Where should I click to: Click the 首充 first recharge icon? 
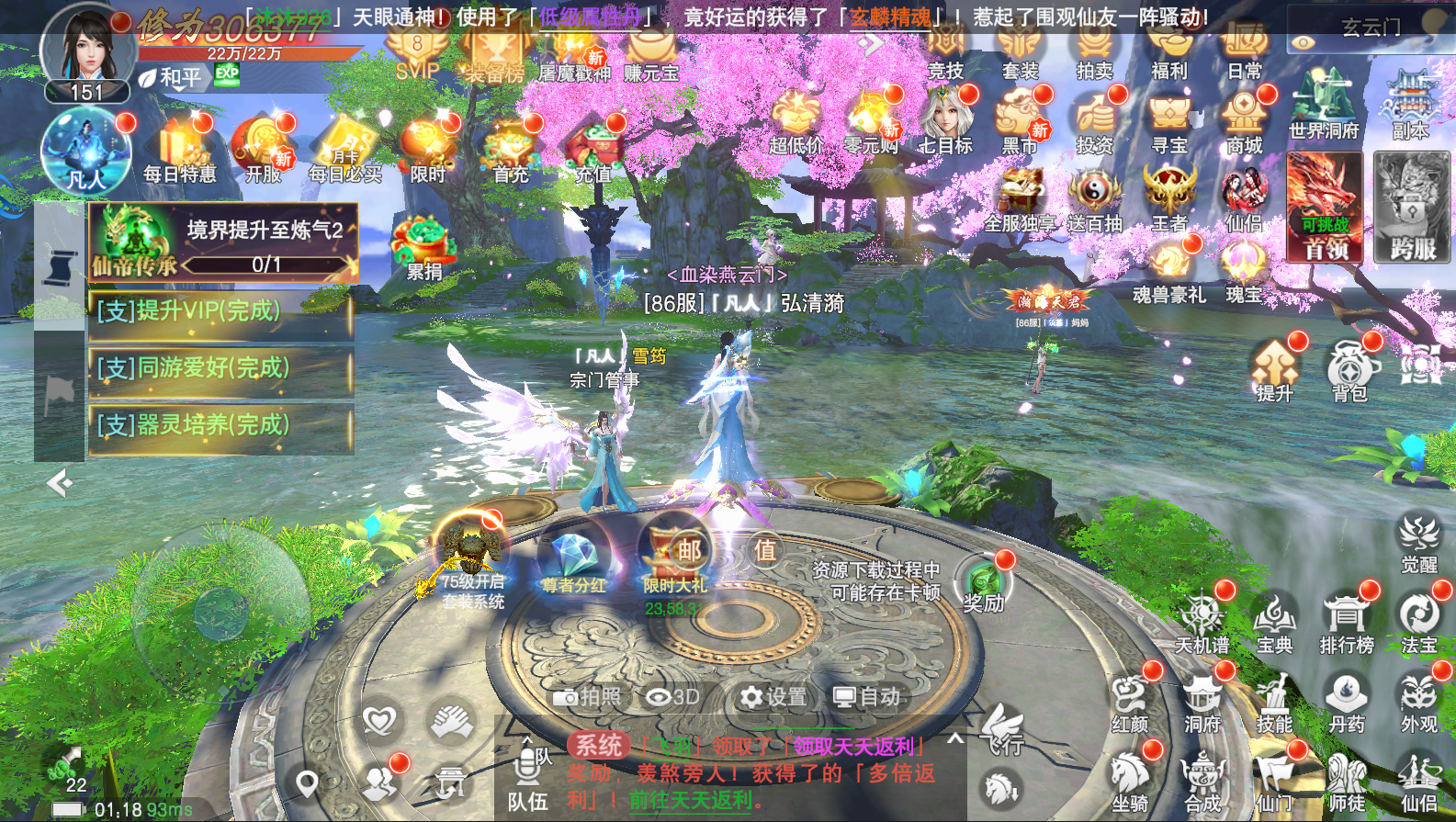pyautogui.click(x=511, y=152)
